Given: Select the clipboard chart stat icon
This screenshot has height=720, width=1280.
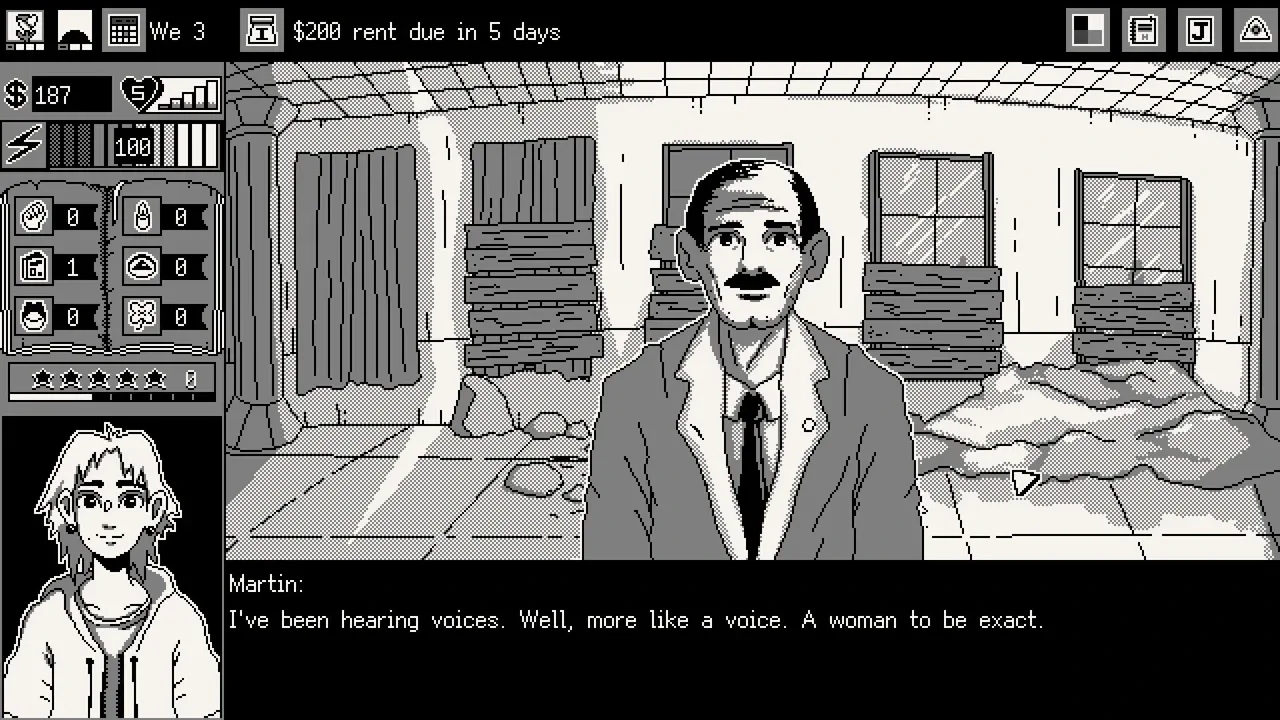Looking at the screenshot, I should [x=35, y=267].
